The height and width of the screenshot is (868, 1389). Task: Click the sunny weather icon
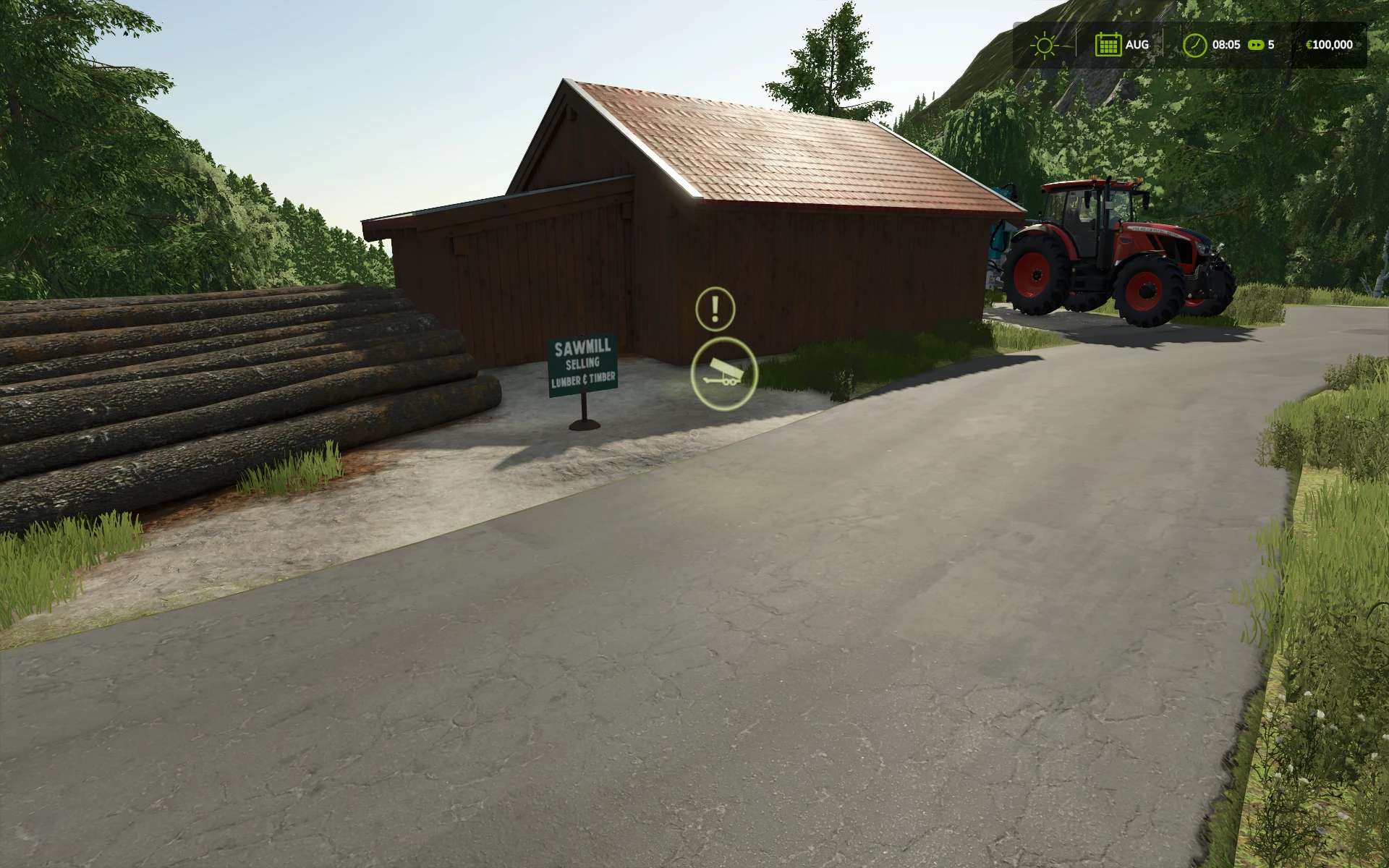click(1044, 45)
